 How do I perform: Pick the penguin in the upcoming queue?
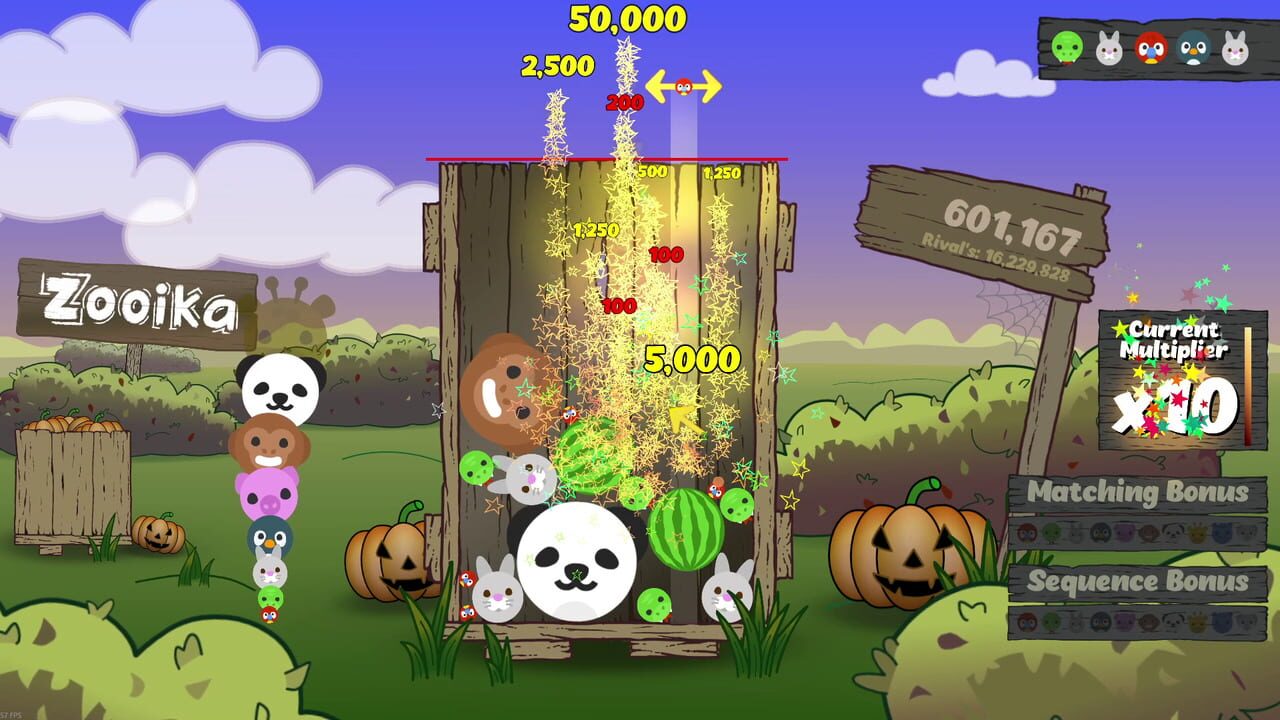[1193, 47]
